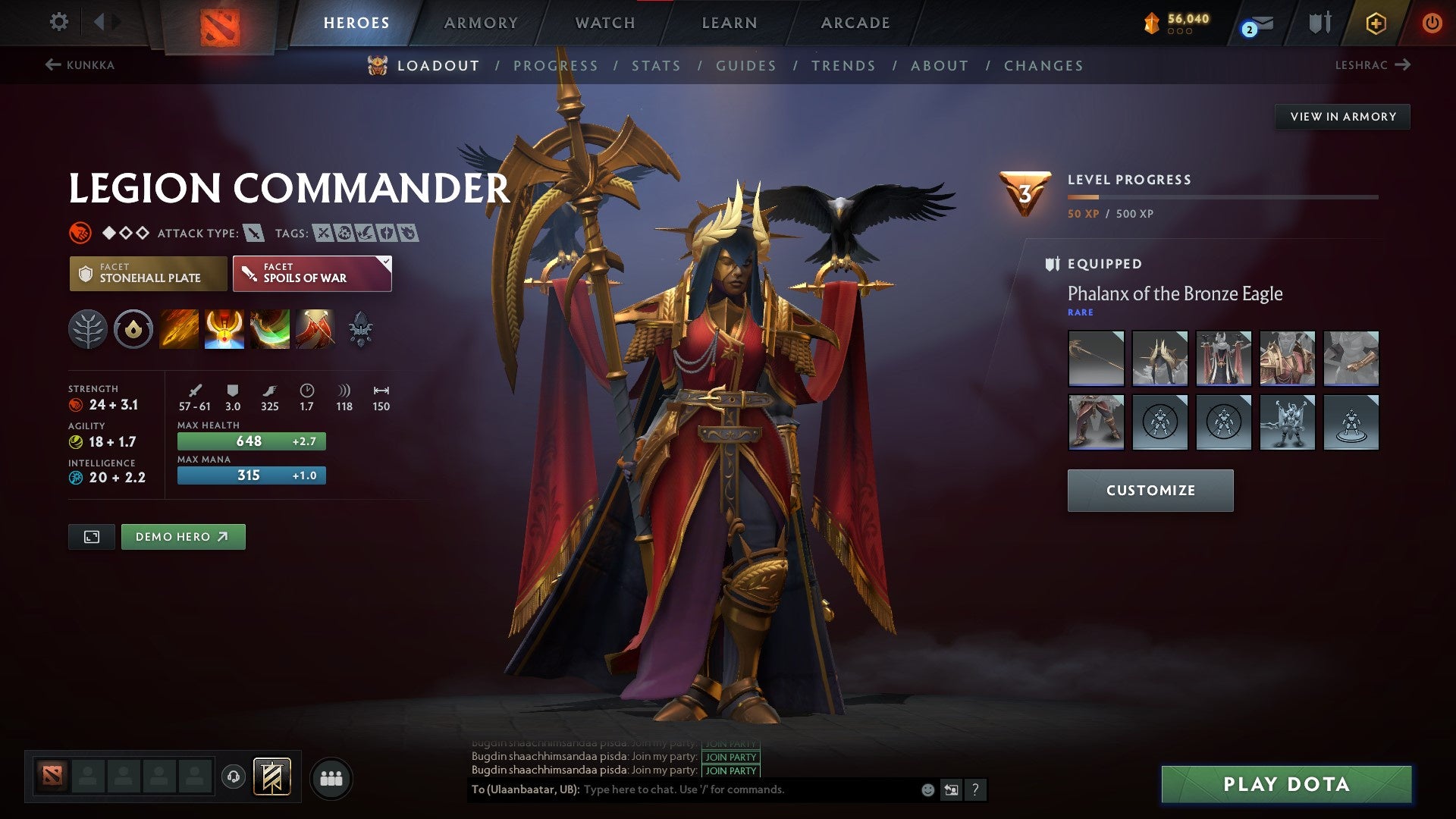Click the Moment of Courage ability icon
1456x819 pixels.
pos(270,328)
